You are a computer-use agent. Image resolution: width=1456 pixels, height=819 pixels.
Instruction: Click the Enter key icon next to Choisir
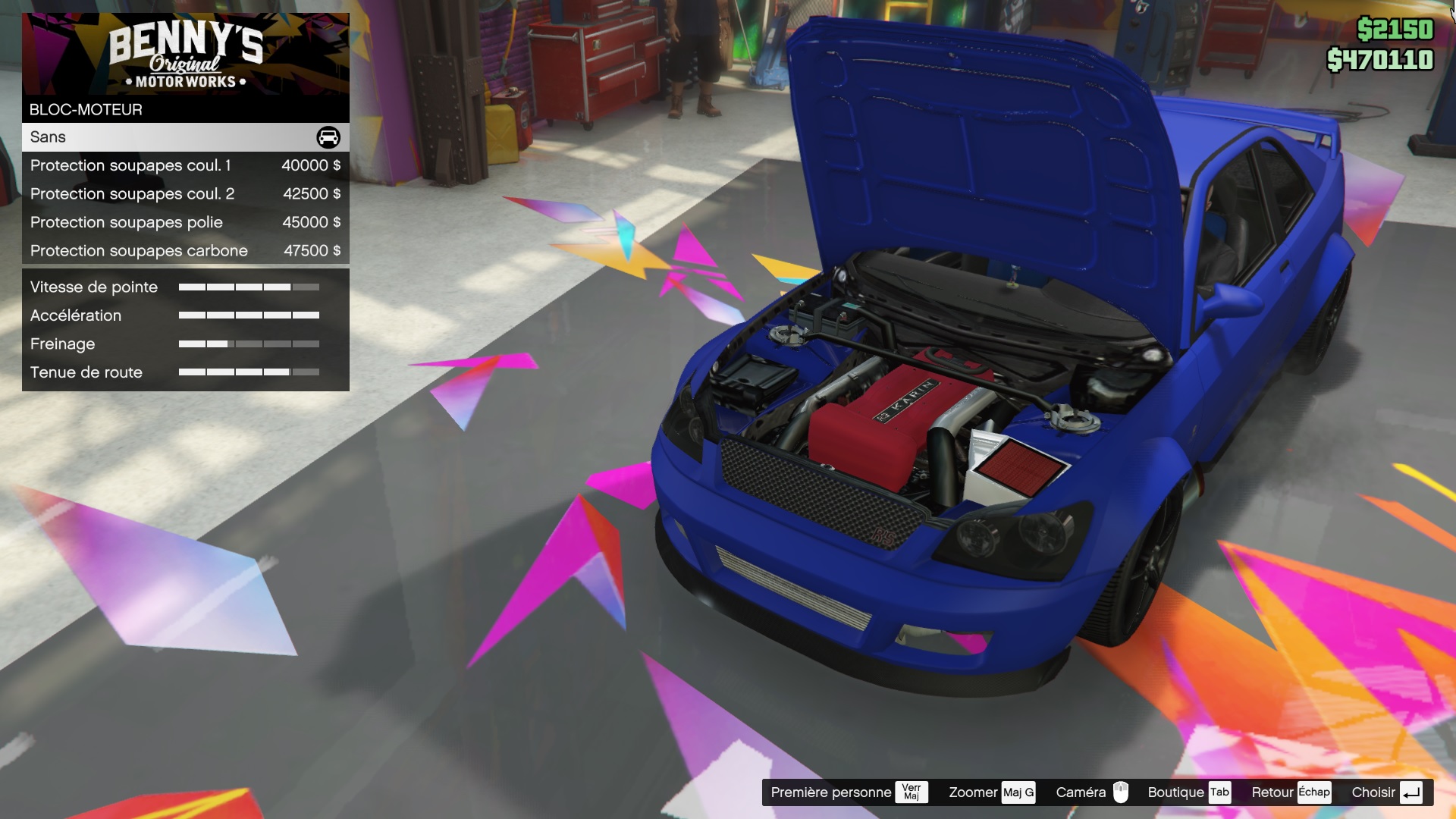tap(1412, 792)
